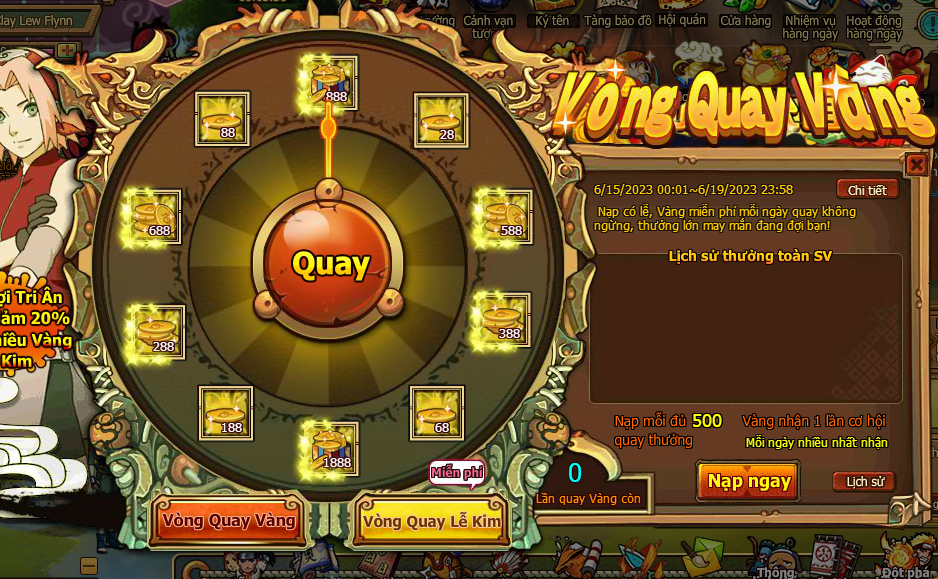This screenshot has height=579, width=938.
Task: Select the 388 gold prize slot
Action: (502, 319)
